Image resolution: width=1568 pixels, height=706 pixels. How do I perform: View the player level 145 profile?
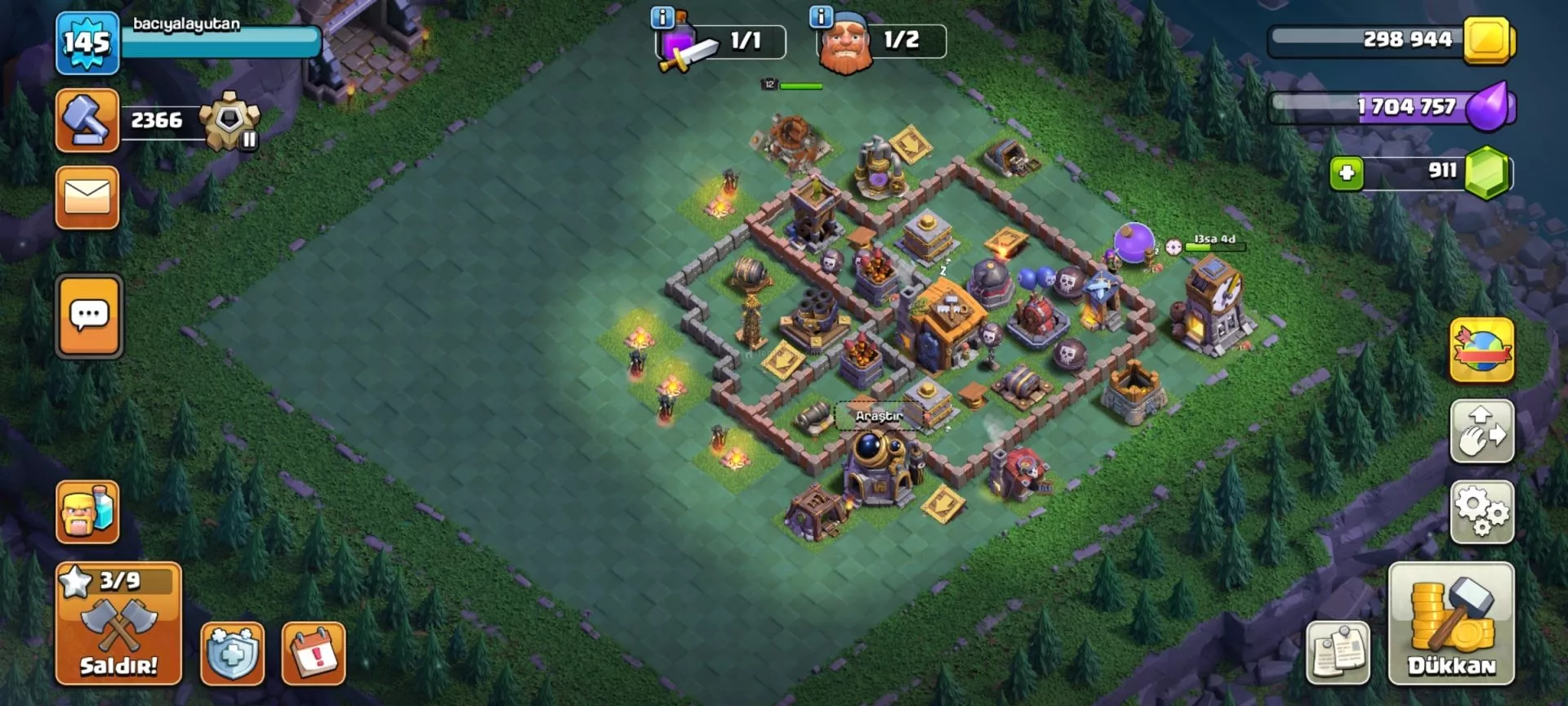coord(87,42)
